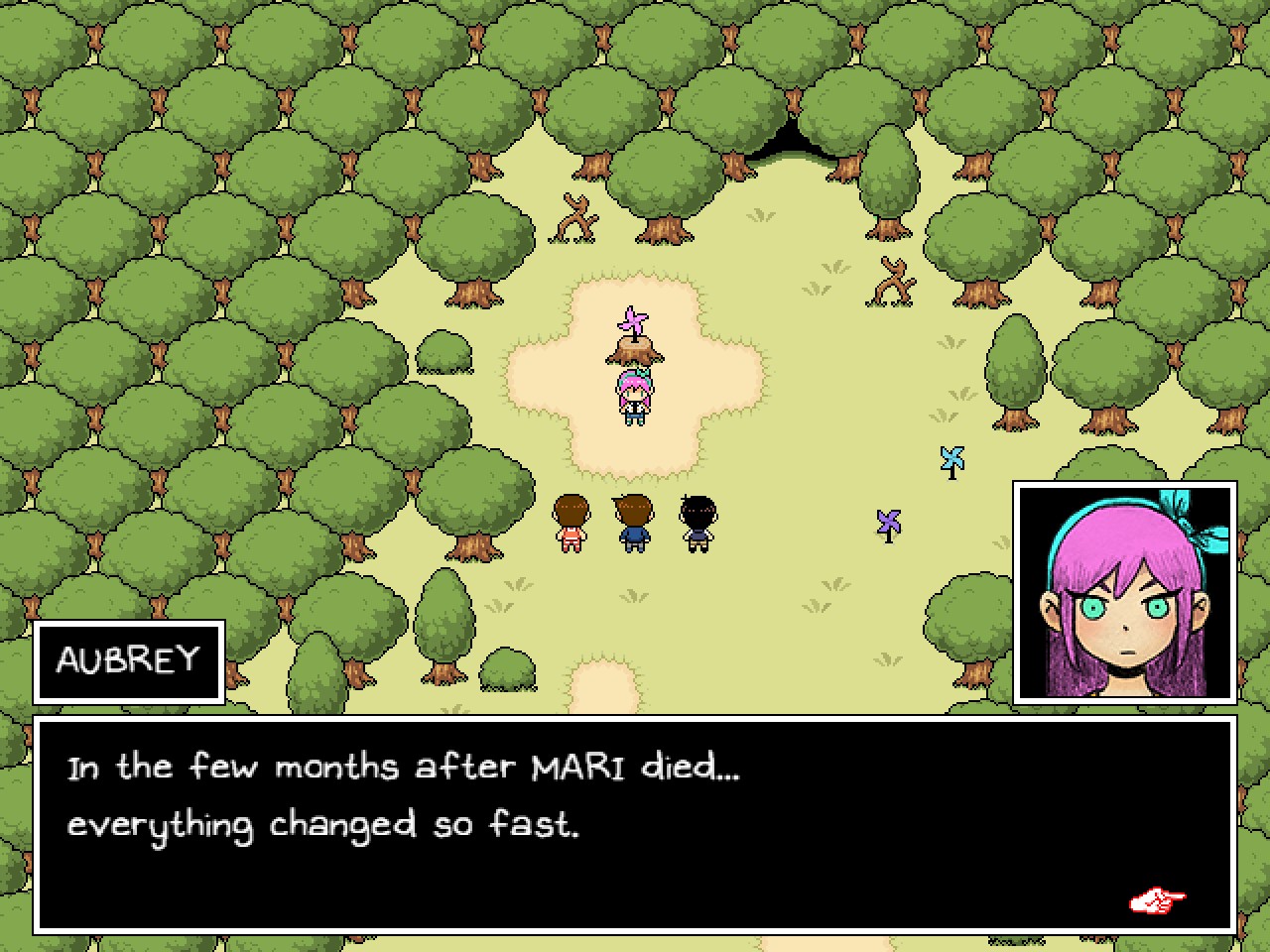Select the child in the blue shirt

click(x=632, y=524)
